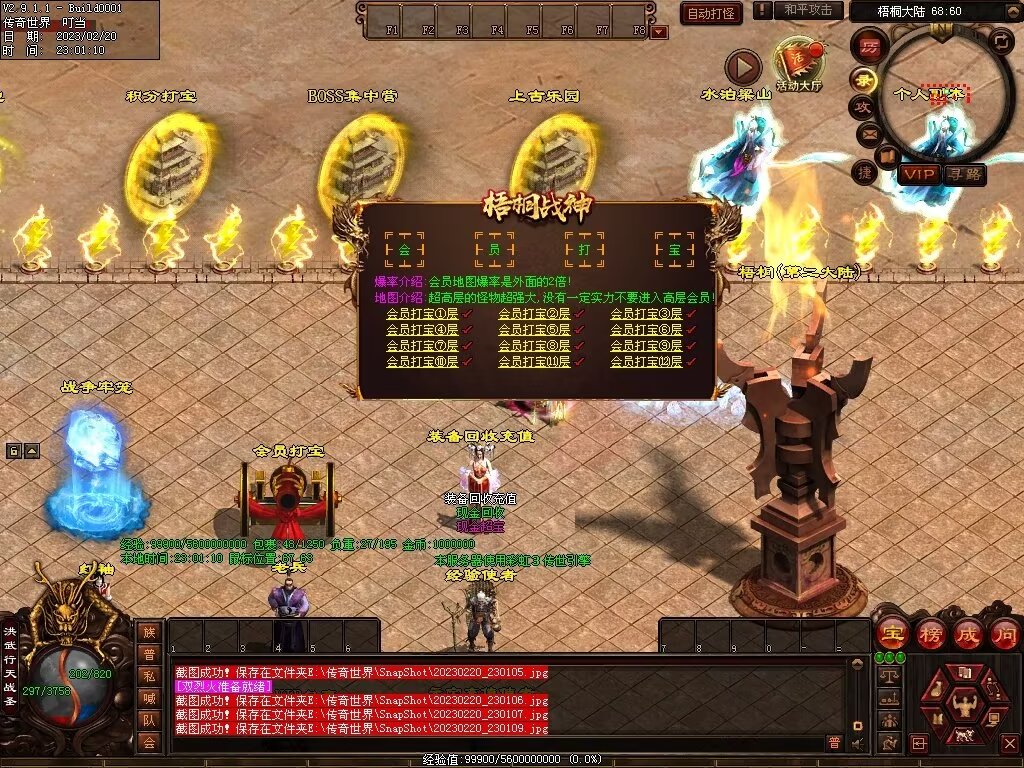1024x768 pixels.
Task: Enter 会员打宝①层 from the dialog list
Action: pos(422,314)
